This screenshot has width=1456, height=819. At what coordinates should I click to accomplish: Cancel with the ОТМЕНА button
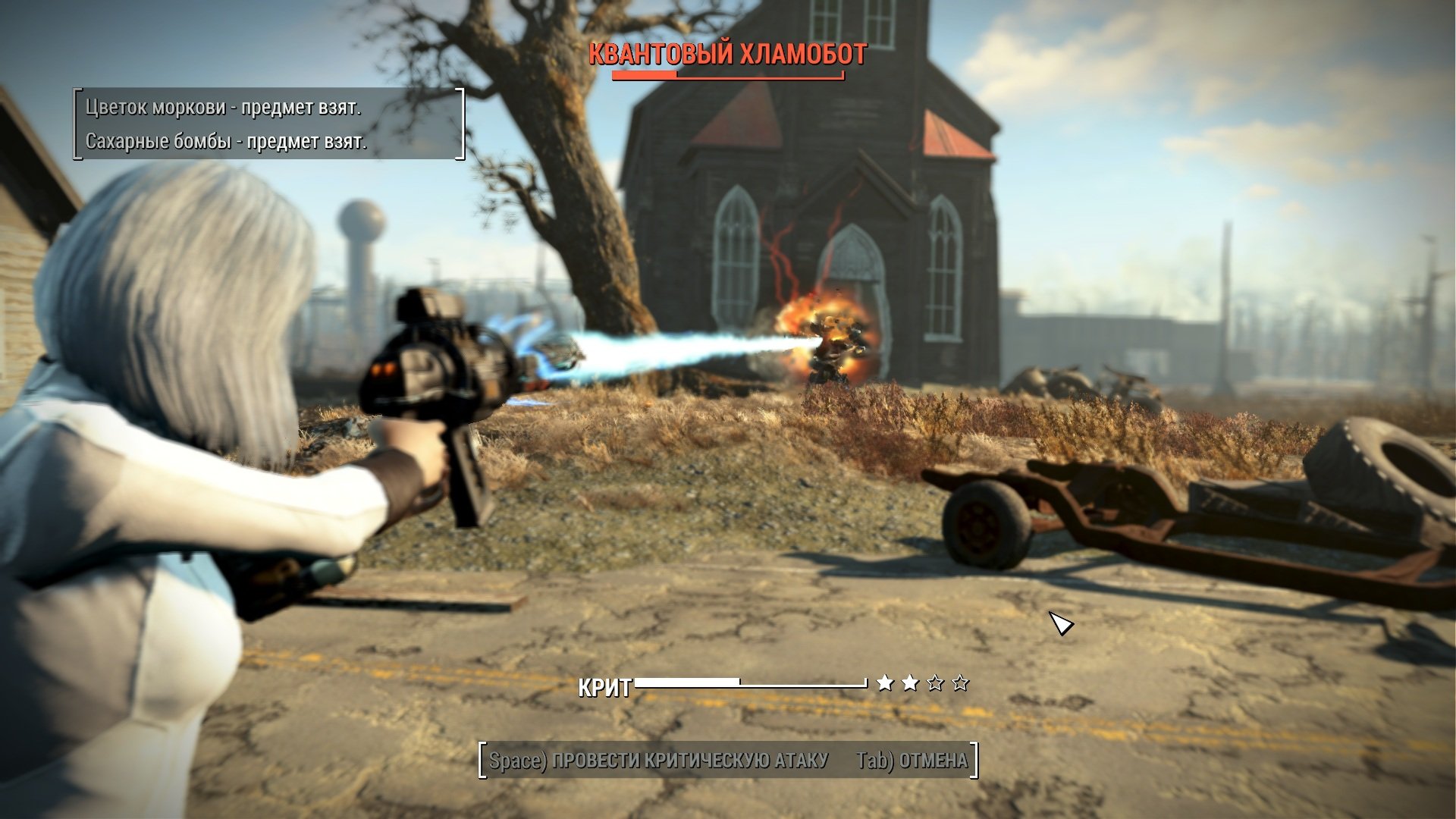point(912,760)
